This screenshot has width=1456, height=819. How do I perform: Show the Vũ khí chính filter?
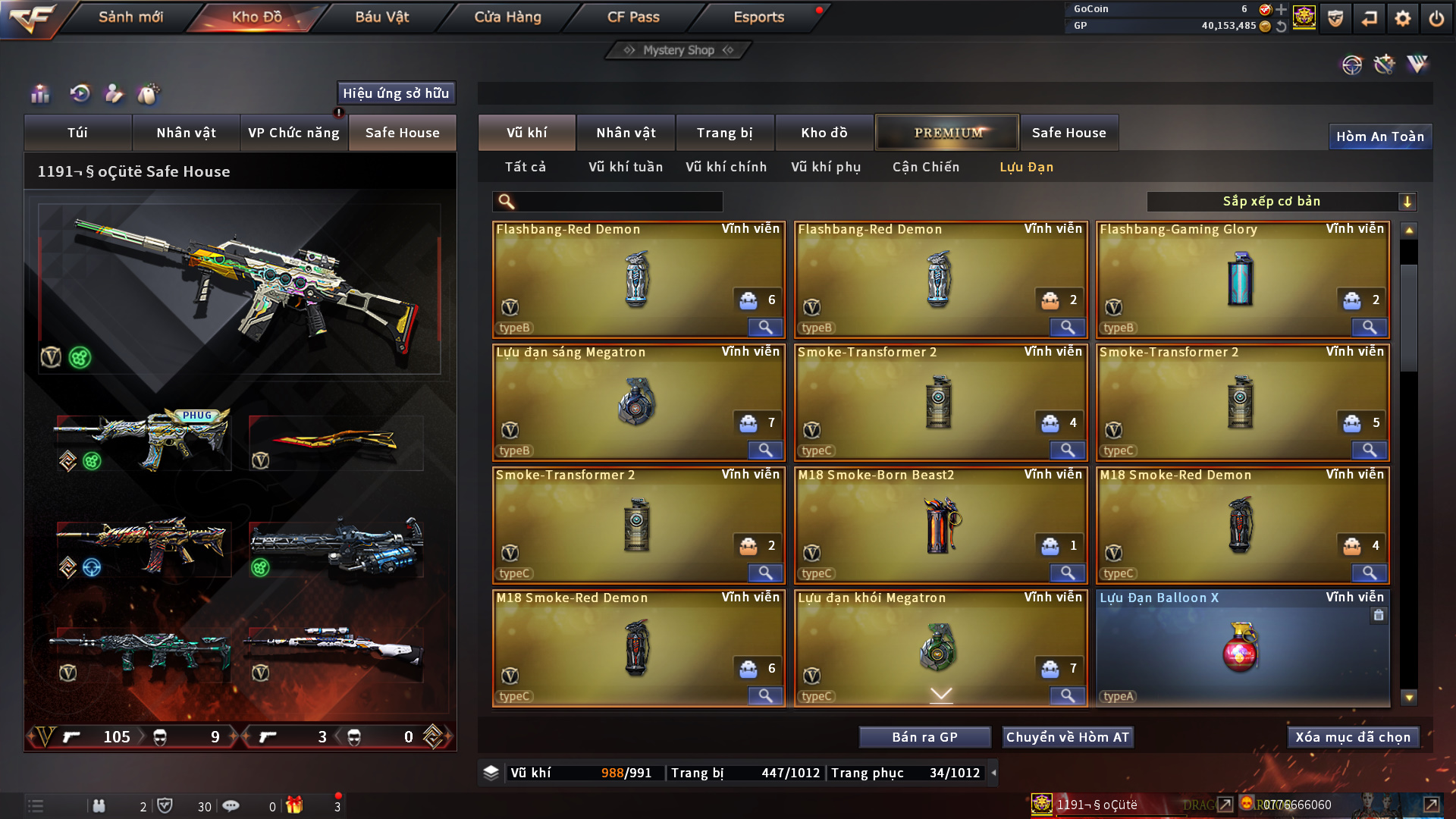click(726, 167)
